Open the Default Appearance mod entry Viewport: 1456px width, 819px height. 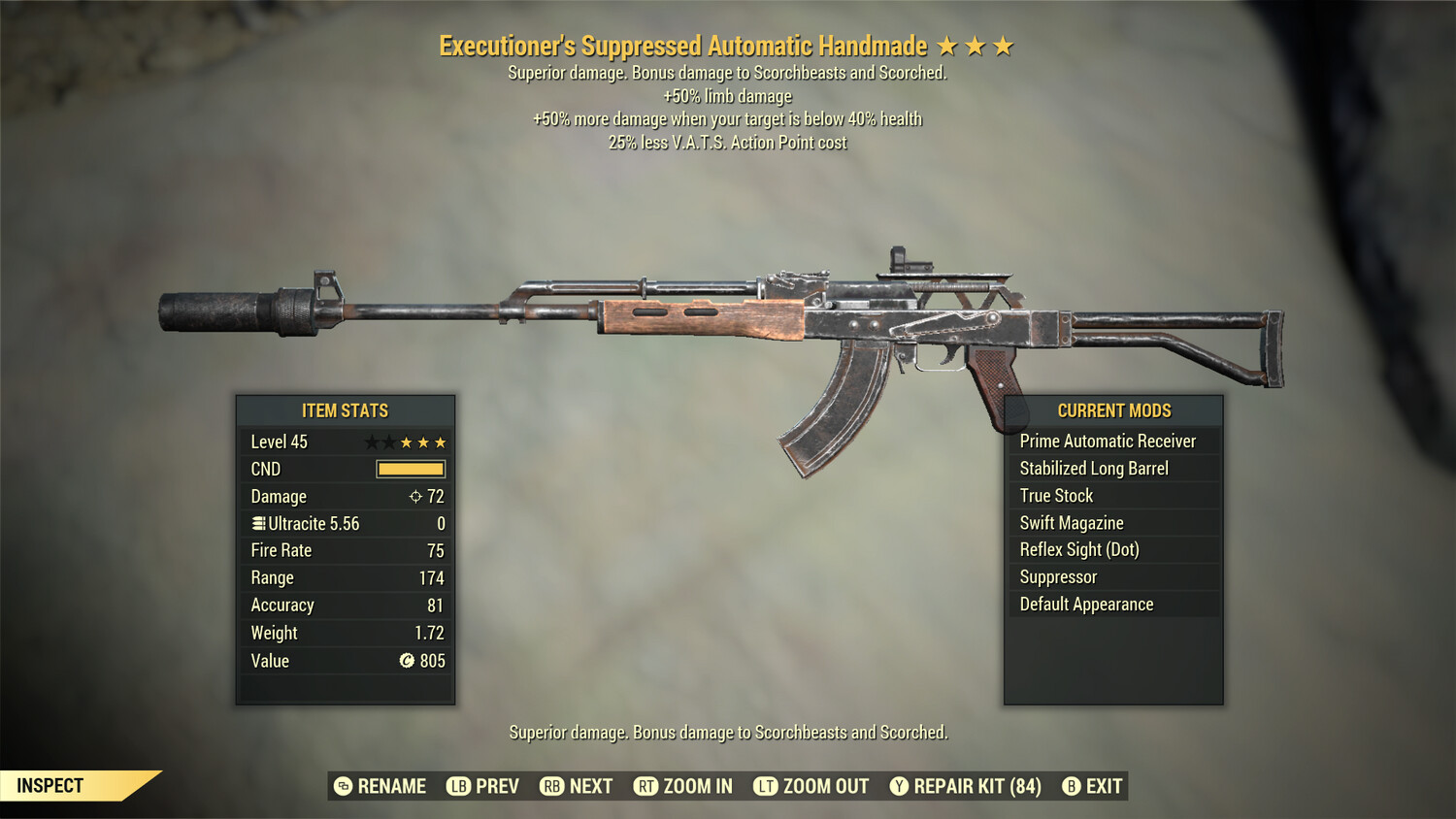tap(1085, 604)
